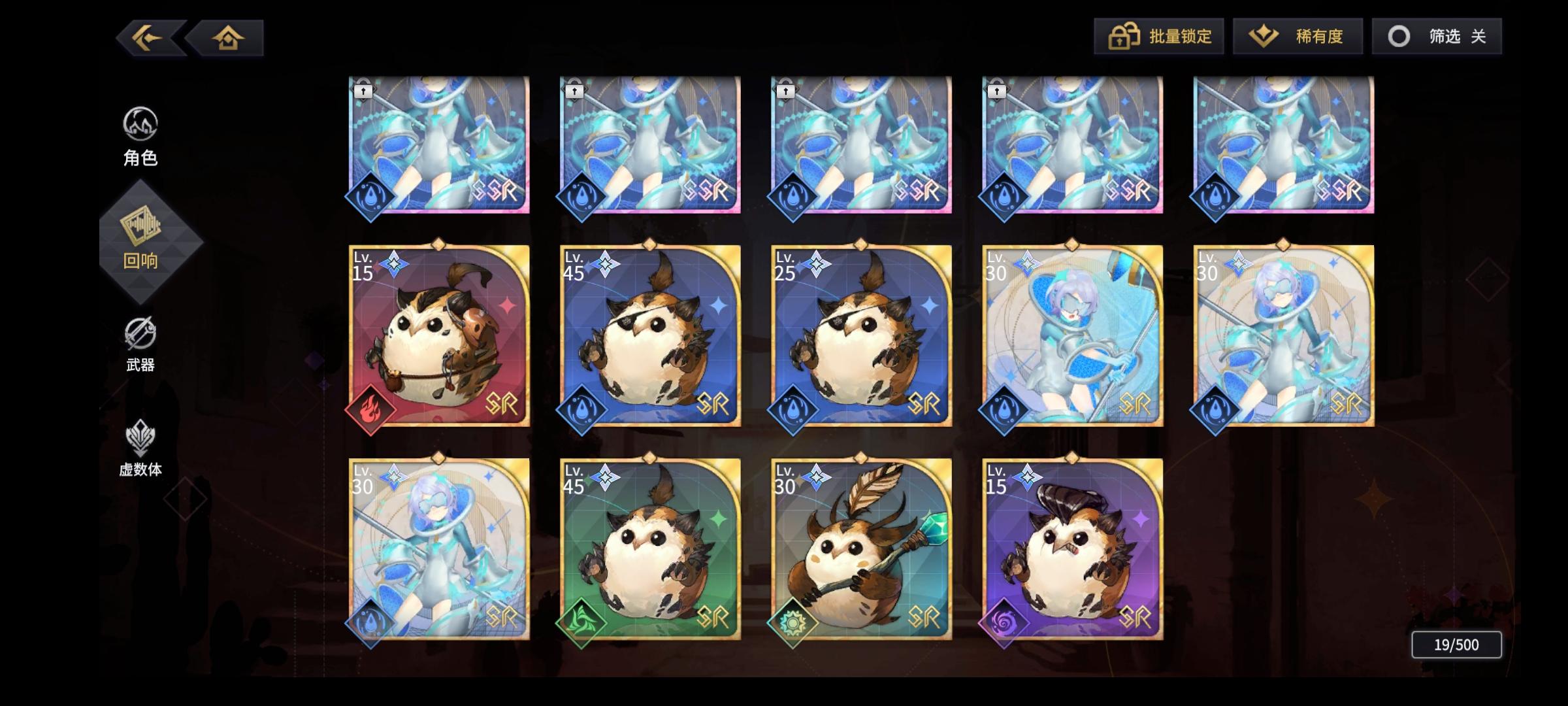Toggle the 筛选 filter from 关 to on
1568x706 pixels.
[1437, 36]
